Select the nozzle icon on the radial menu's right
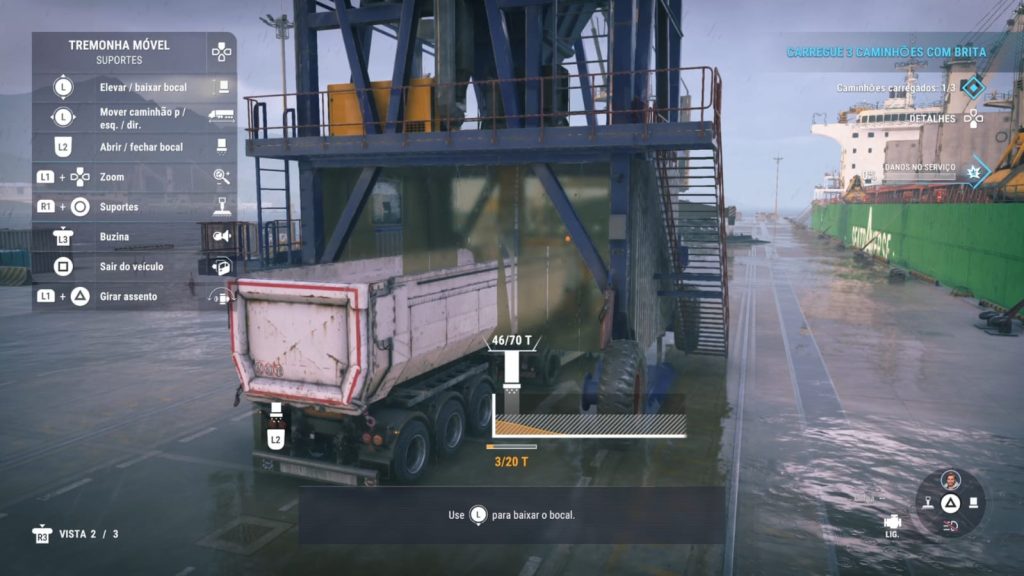Image resolution: width=1024 pixels, height=576 pixels. click(x=974, y=503)
